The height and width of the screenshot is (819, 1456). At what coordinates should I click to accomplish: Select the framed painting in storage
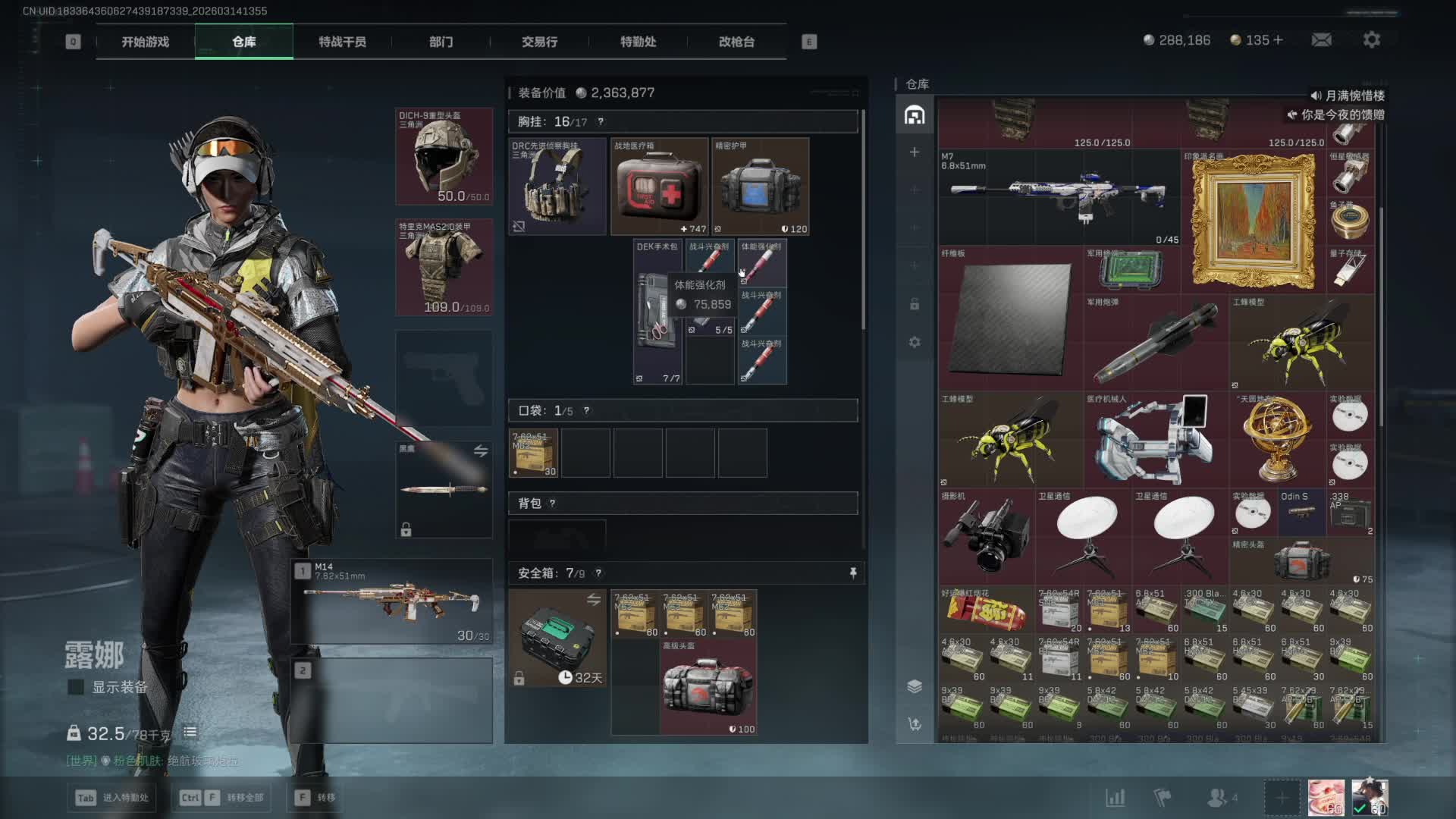click(x=1253, y=221)
